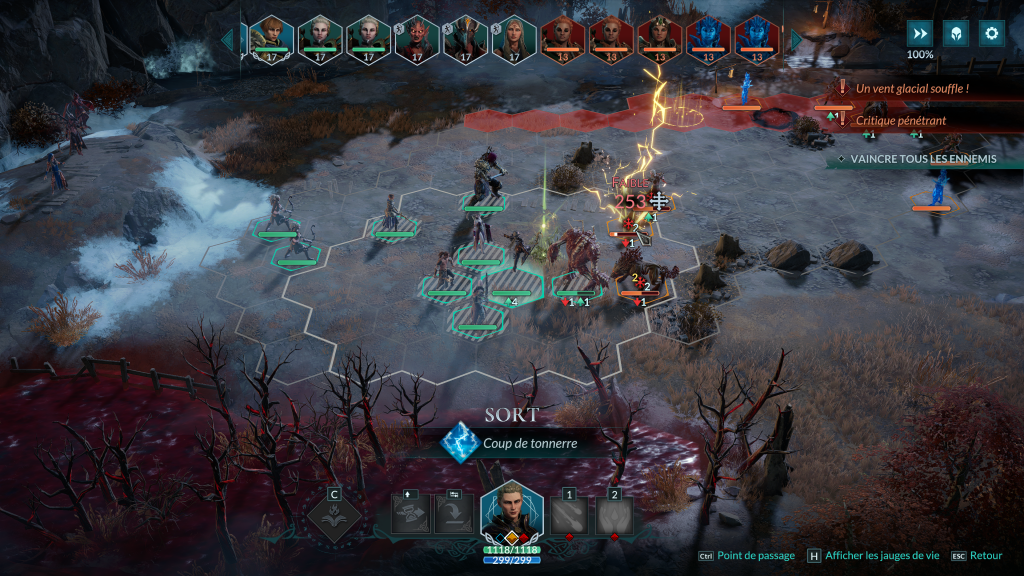Select the horned helmet unit portrait

click(465, 38)
